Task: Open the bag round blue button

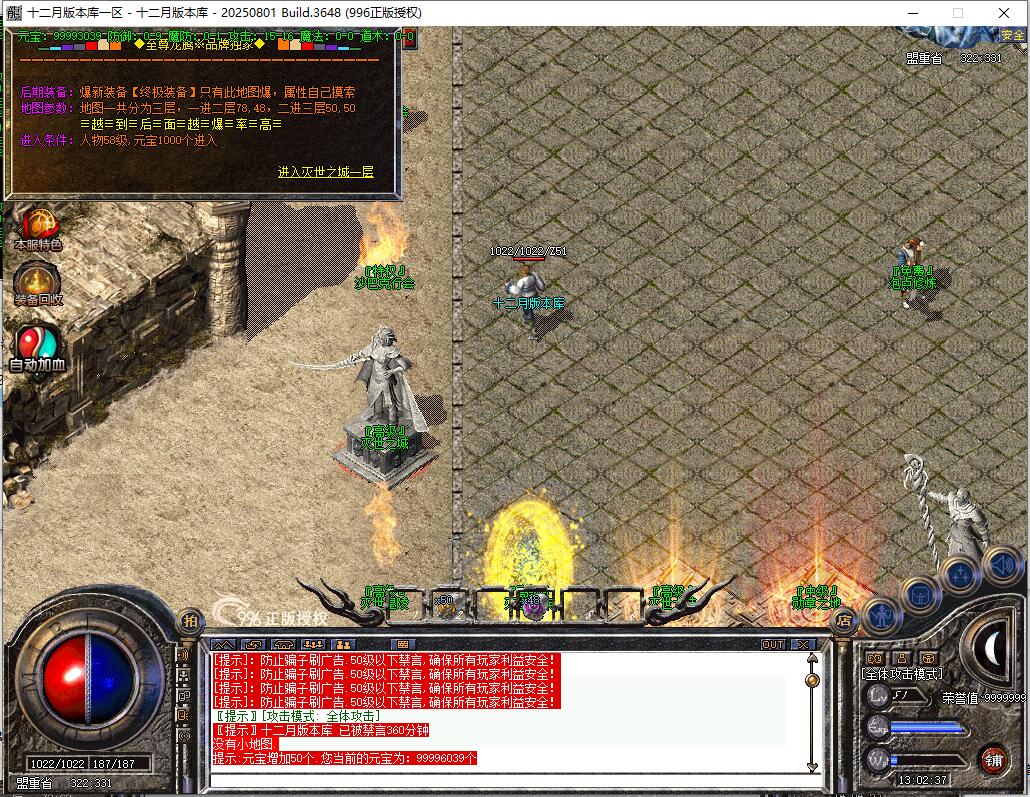Action: point(919,594)
